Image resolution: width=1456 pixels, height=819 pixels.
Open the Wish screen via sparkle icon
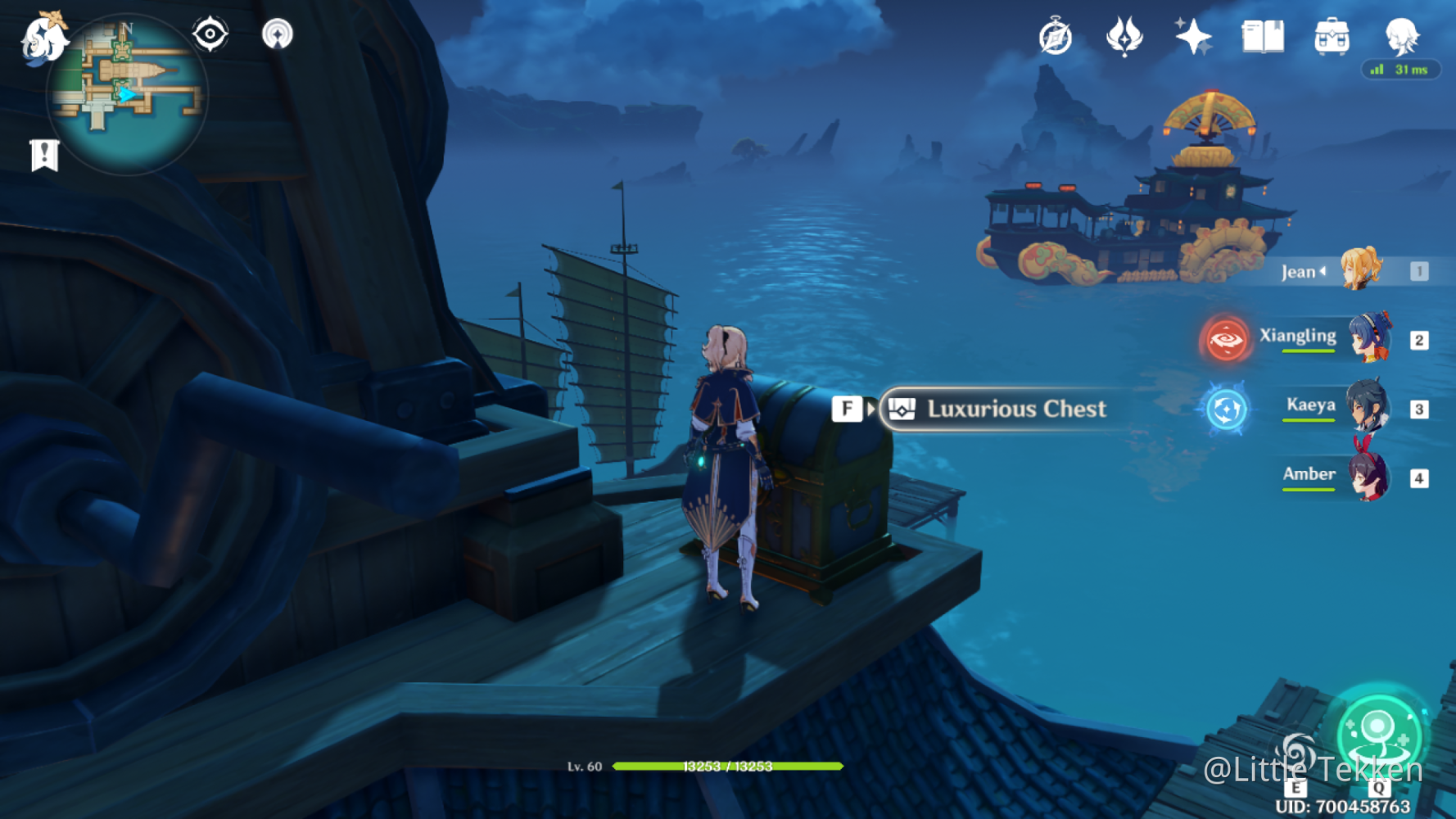coord(1195,34)
